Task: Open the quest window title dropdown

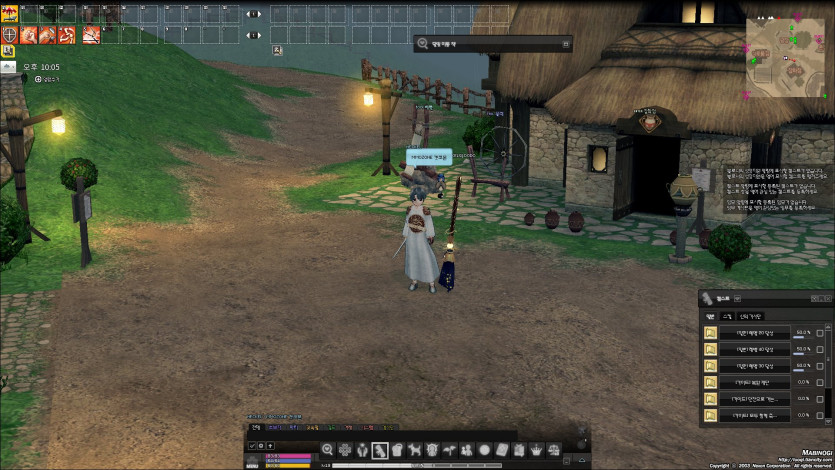Action: coord(739,298)
